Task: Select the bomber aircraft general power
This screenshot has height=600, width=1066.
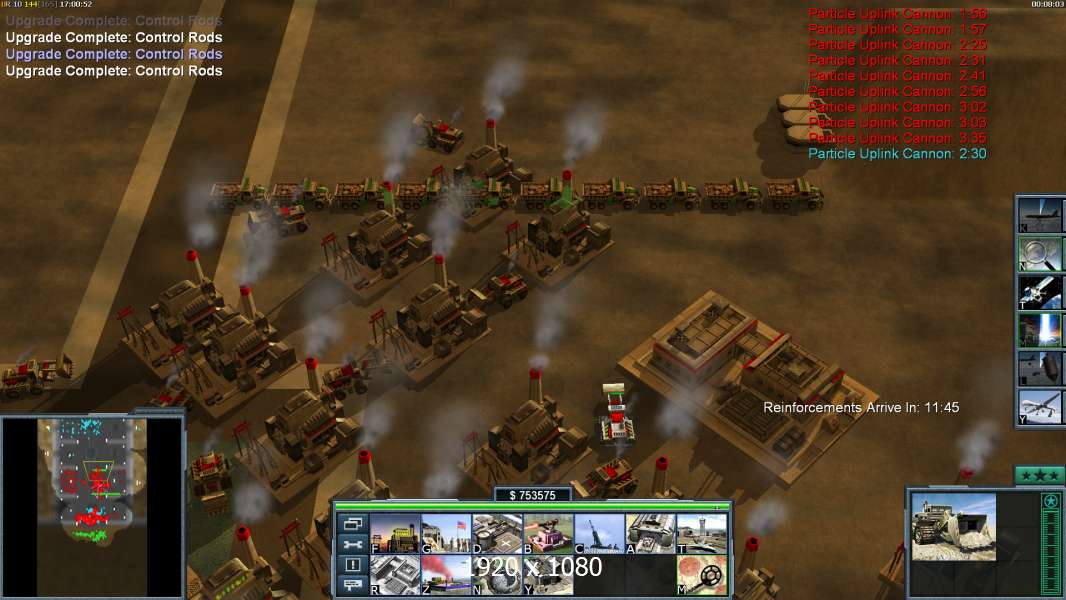Action: (1039, 216)
